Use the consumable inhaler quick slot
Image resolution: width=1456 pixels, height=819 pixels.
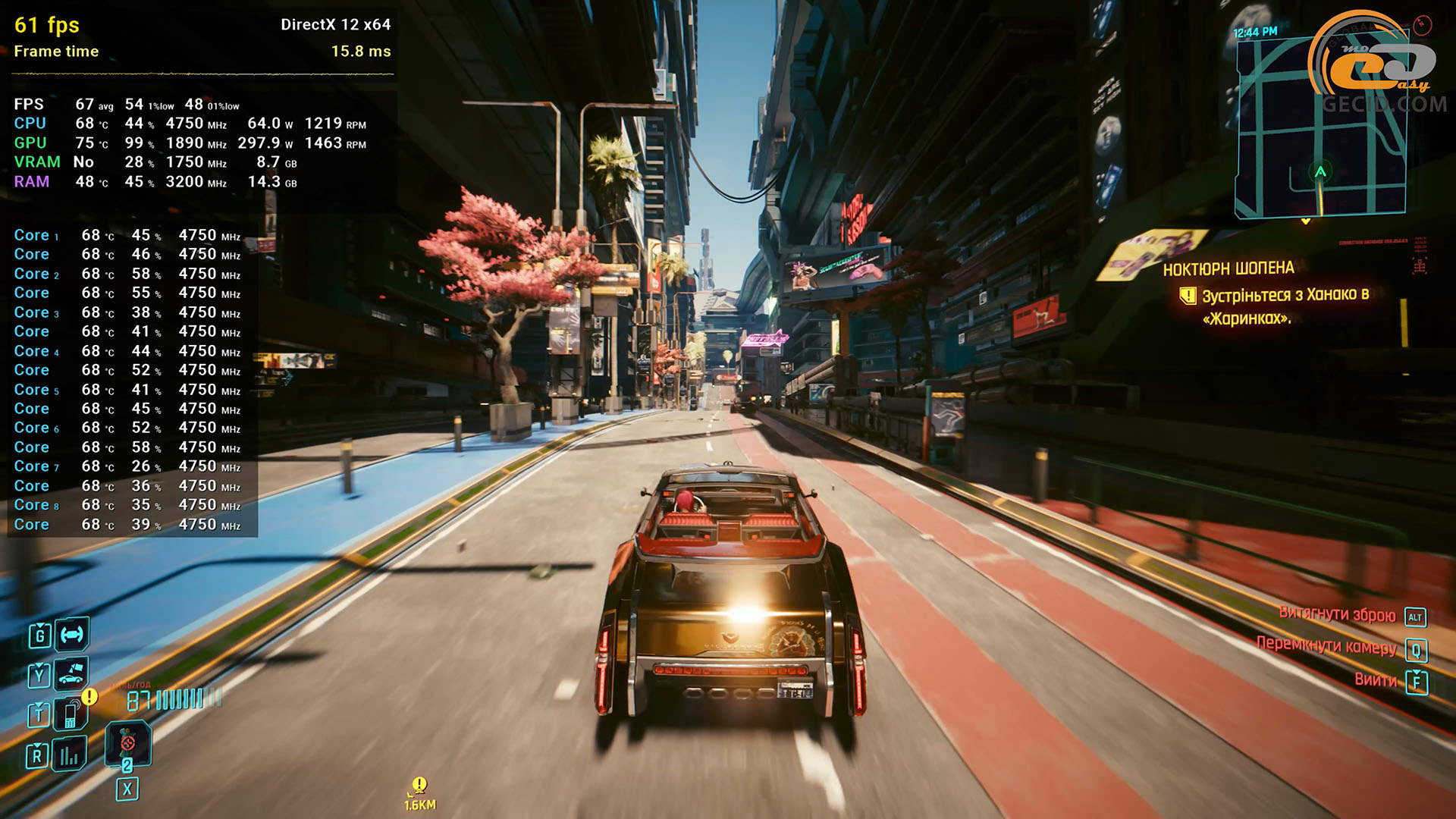[127, 744]
